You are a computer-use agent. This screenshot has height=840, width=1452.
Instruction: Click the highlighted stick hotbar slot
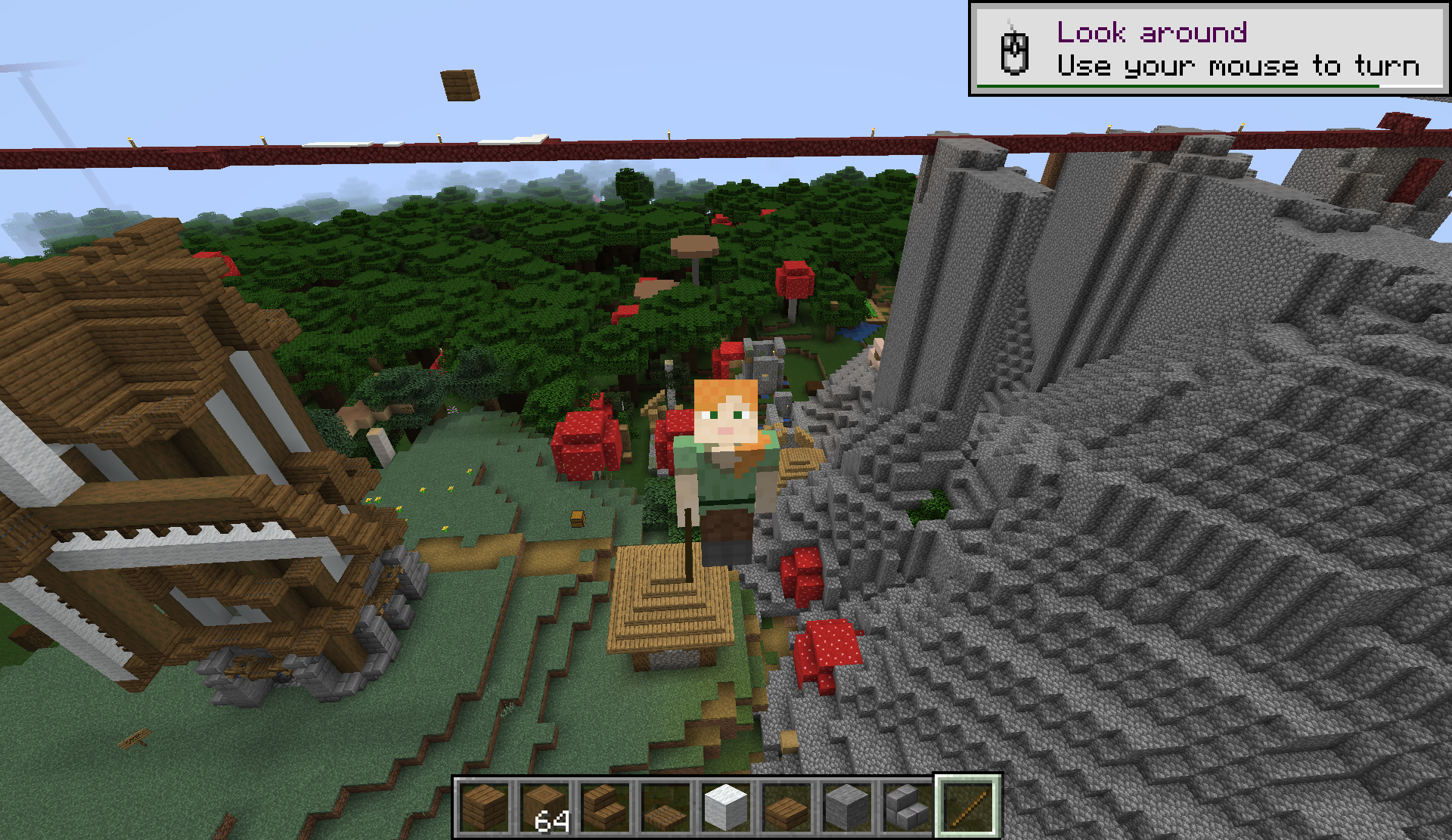tap(969, 806)
